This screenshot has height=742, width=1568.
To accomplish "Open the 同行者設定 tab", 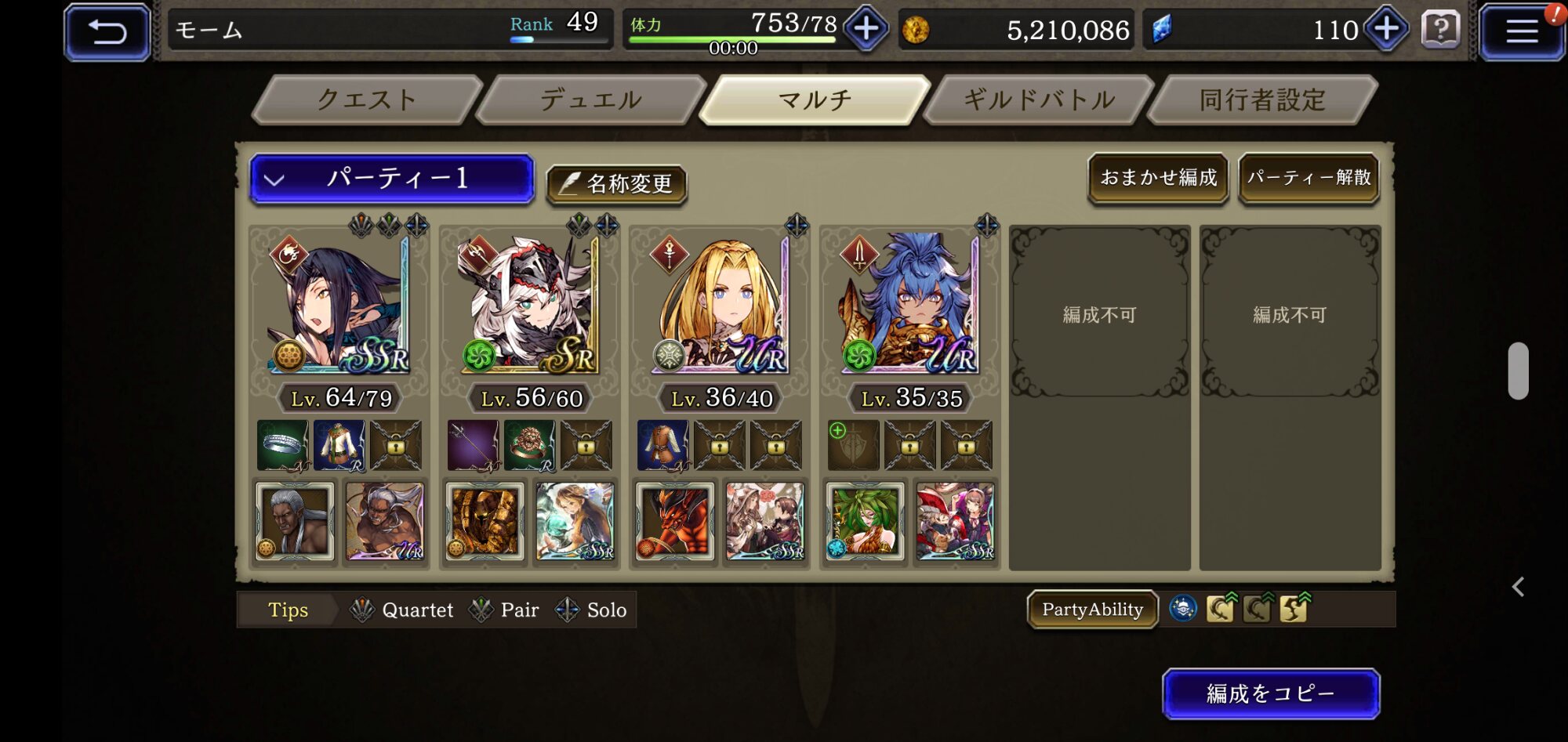I will pos(1262,100).
